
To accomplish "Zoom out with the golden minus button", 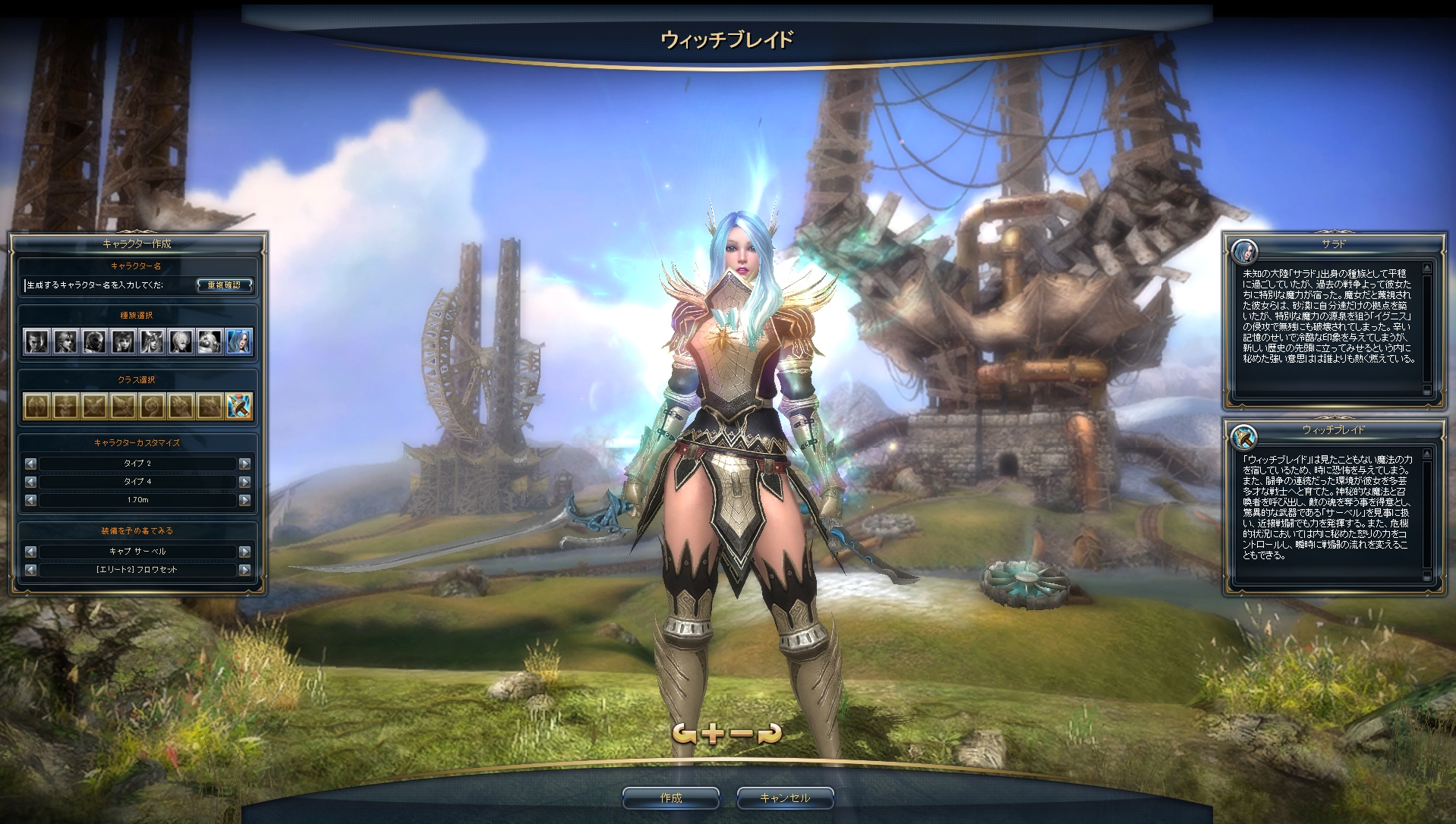I will (x=742, y=733).
